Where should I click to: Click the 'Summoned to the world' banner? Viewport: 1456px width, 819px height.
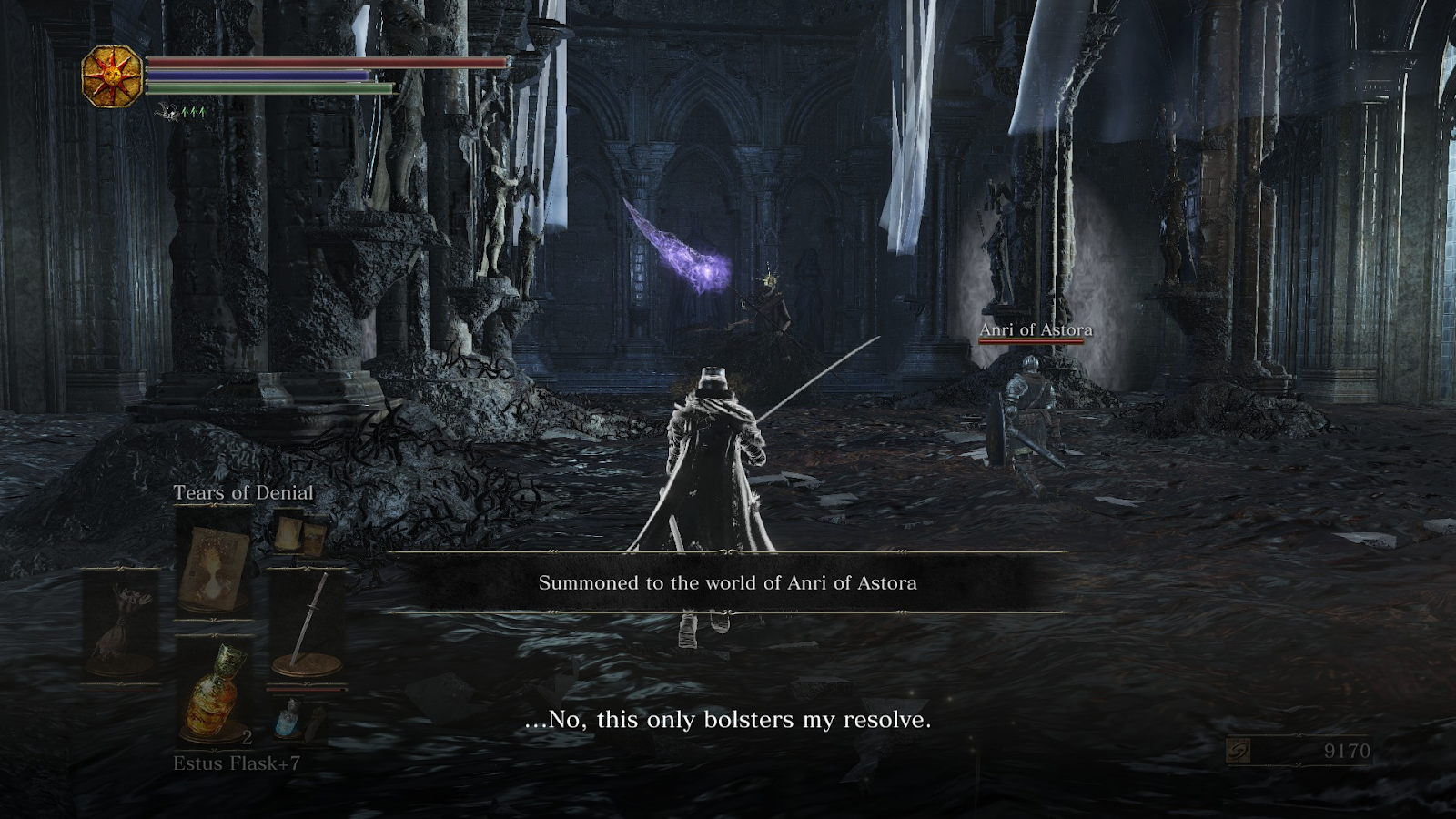728,583
